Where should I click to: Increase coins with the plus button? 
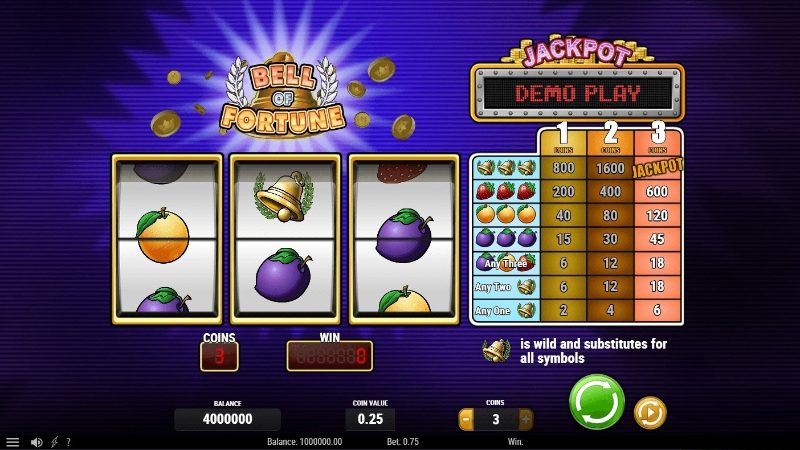pyautogui.click(x=526, y=419)
